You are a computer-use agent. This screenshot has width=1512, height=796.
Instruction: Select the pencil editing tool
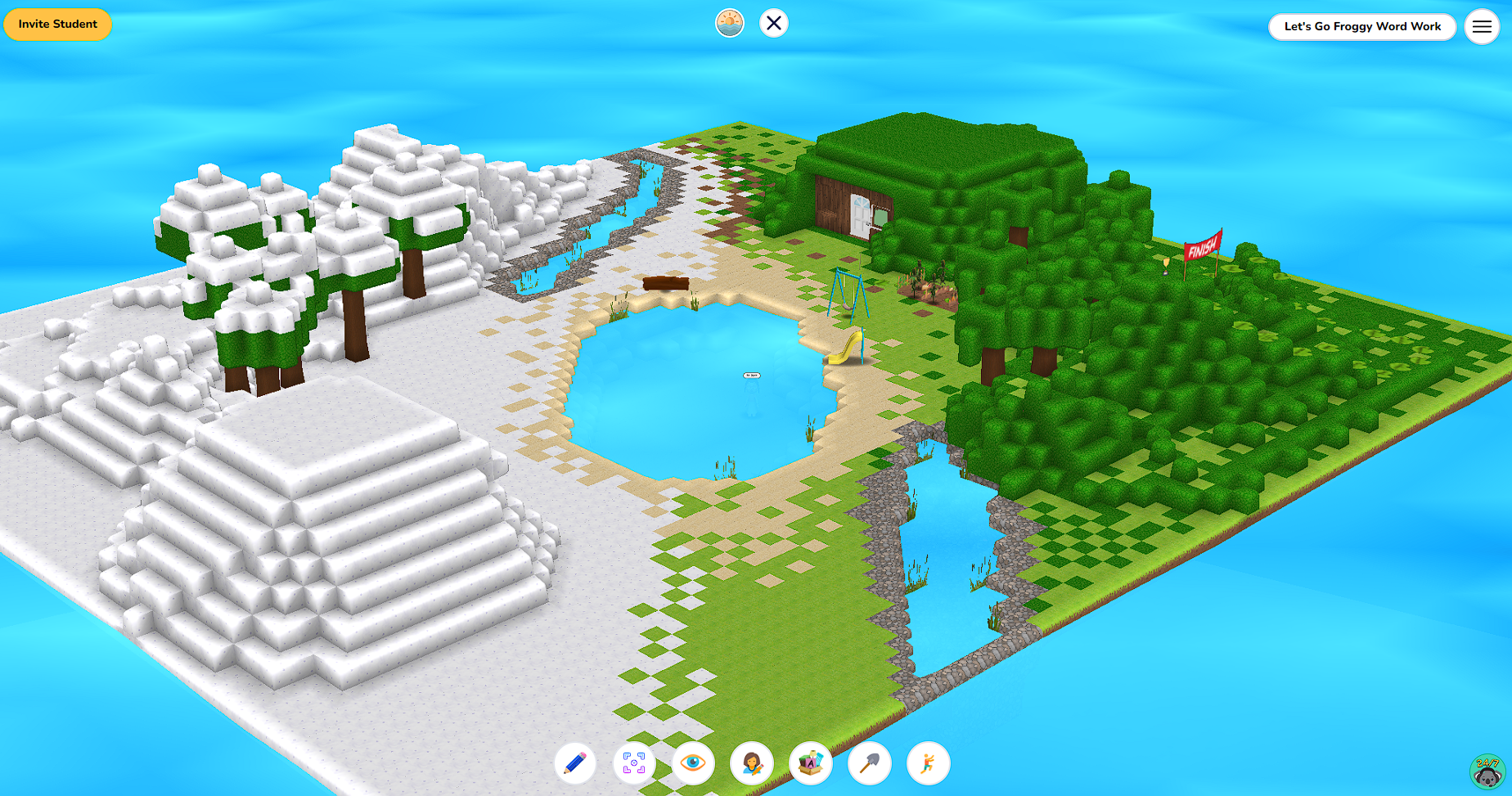click(x=575, y=762)
